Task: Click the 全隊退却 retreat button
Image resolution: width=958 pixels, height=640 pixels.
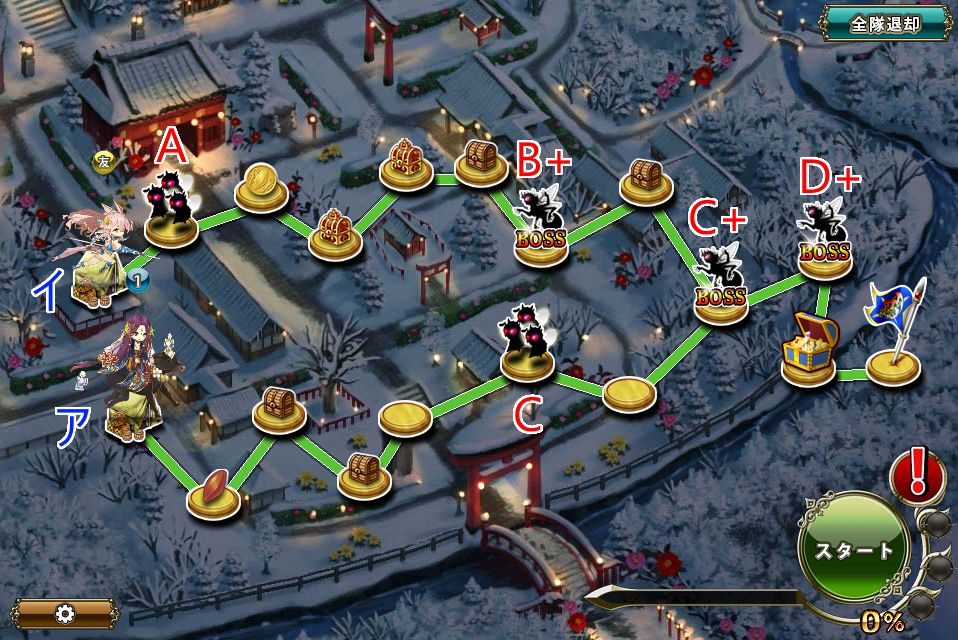Action: coord(885,24)
